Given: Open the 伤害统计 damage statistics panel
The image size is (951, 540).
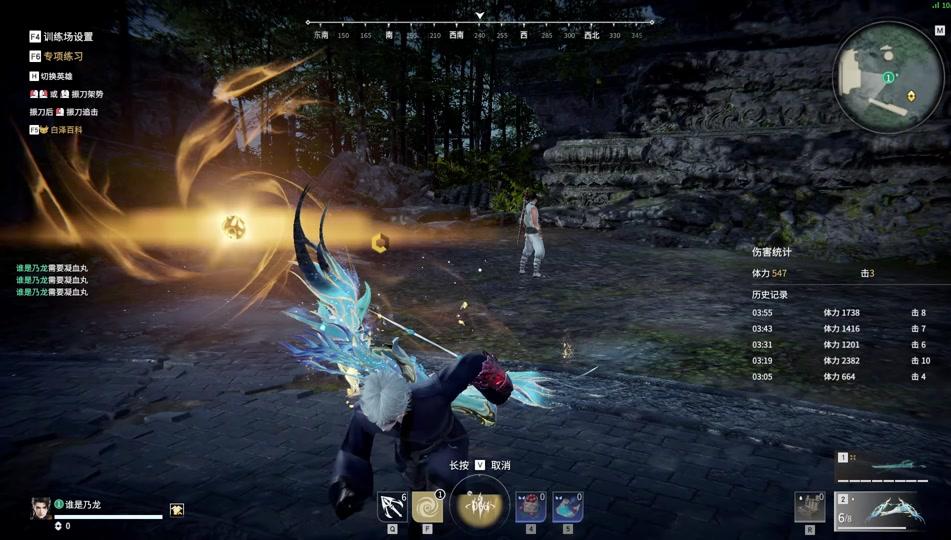Looking at the screenshot, I should tap(771, 253).
